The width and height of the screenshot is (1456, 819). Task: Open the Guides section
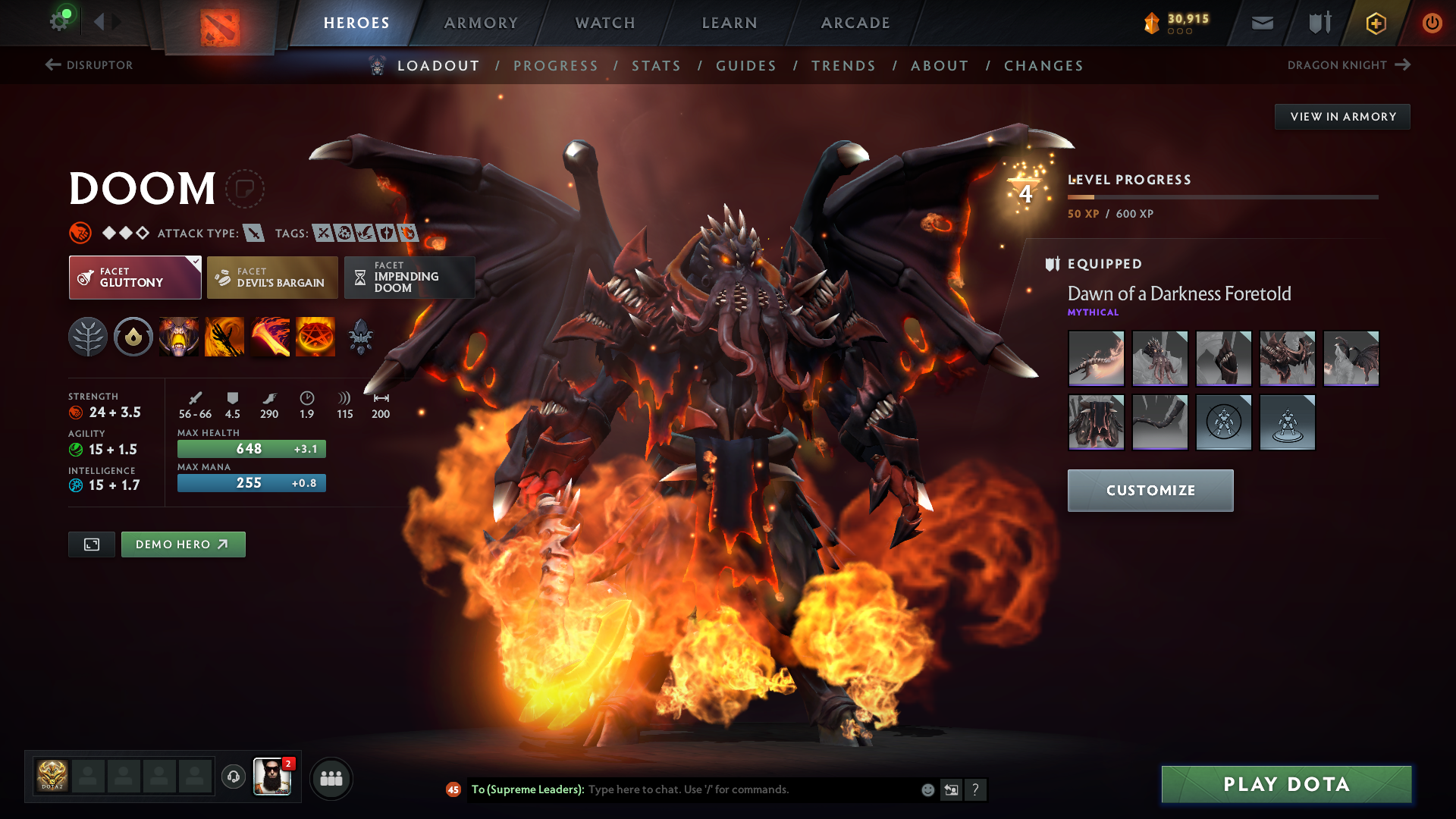[x=746, y=66]
